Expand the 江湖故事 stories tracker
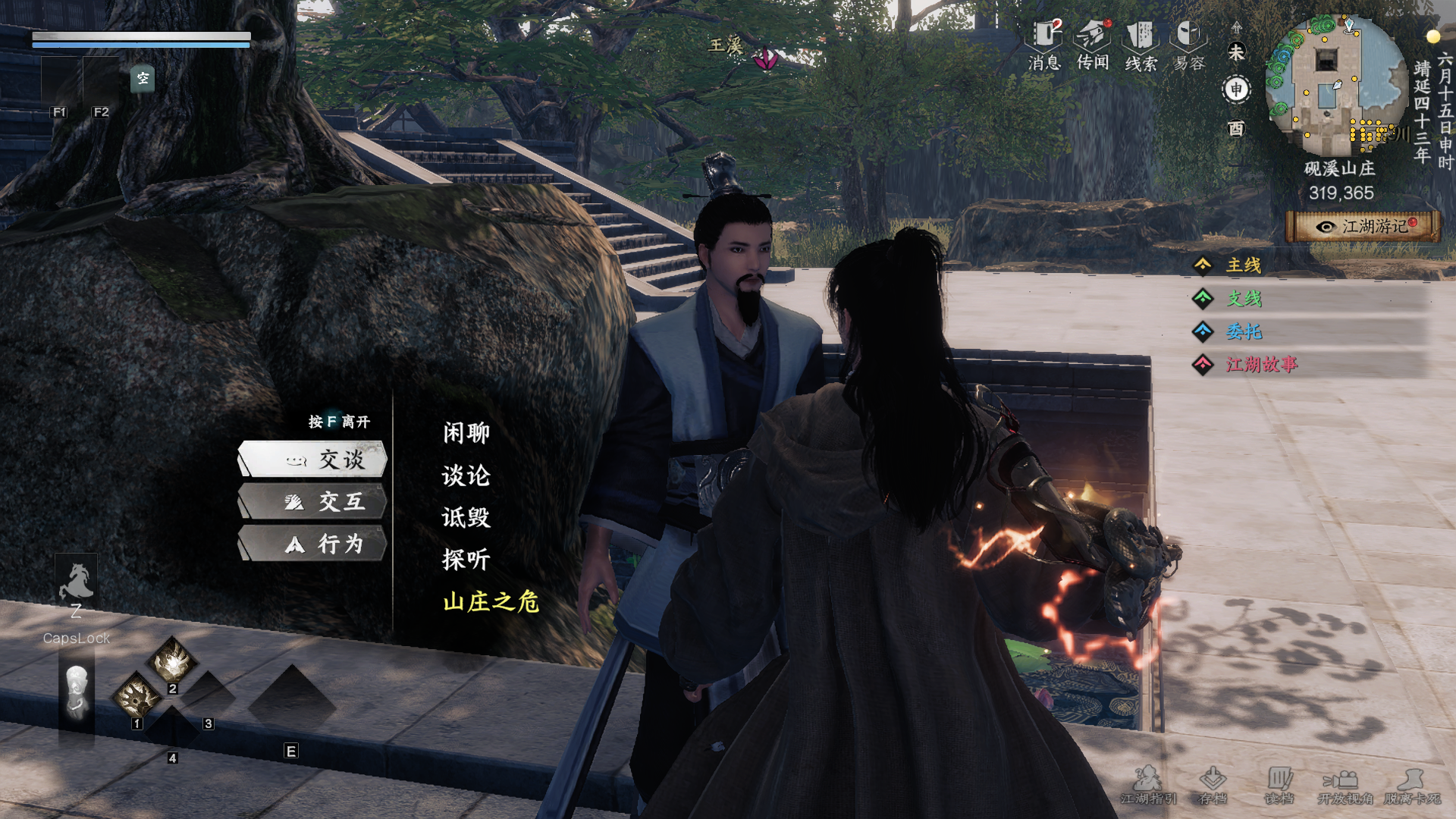Screen dimensions: 1456x819 1261,365
